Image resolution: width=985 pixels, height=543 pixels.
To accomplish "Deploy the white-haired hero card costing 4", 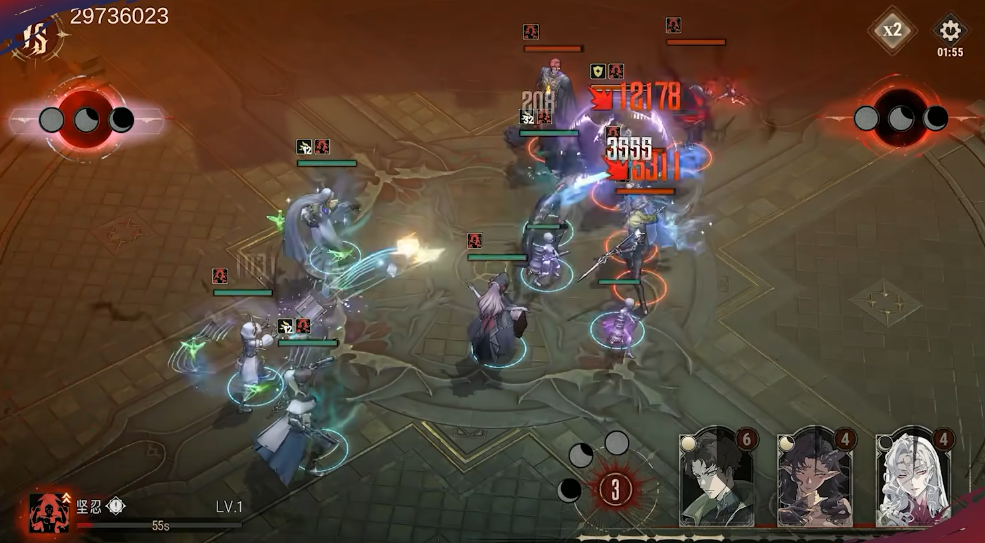I will click(912, 477).
